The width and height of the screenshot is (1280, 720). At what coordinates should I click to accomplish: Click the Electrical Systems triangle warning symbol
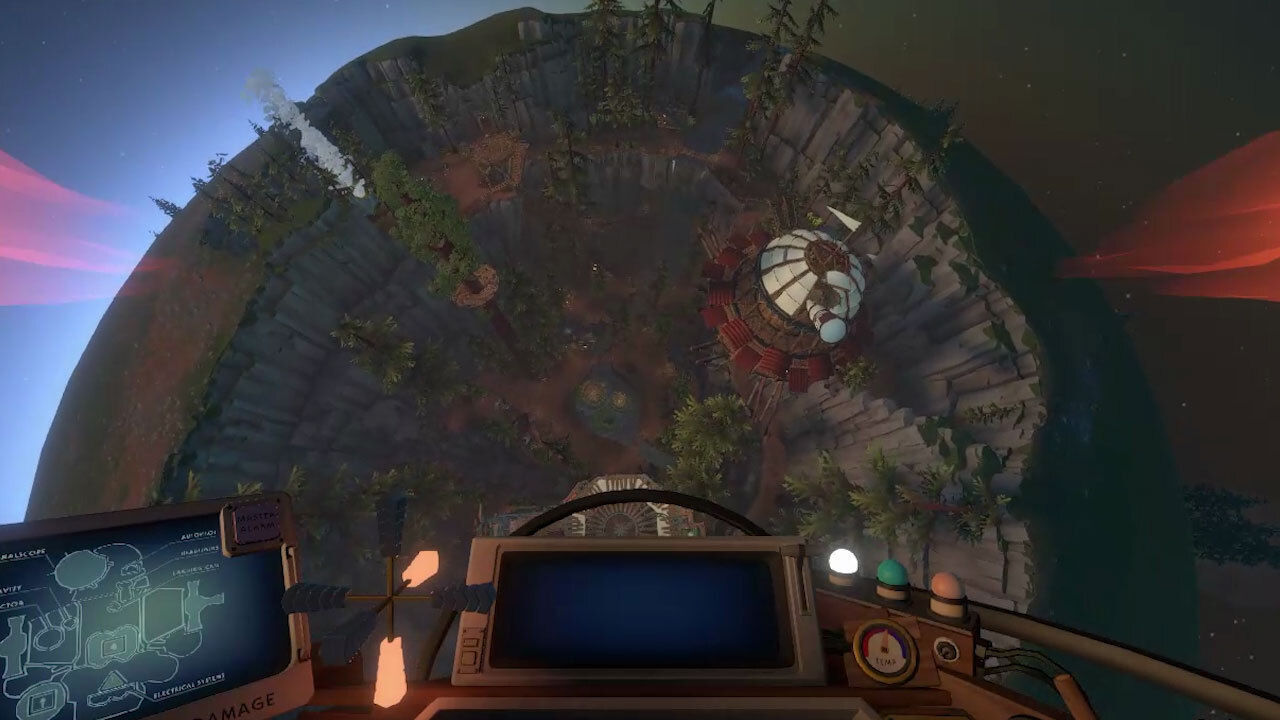[112, 683]
